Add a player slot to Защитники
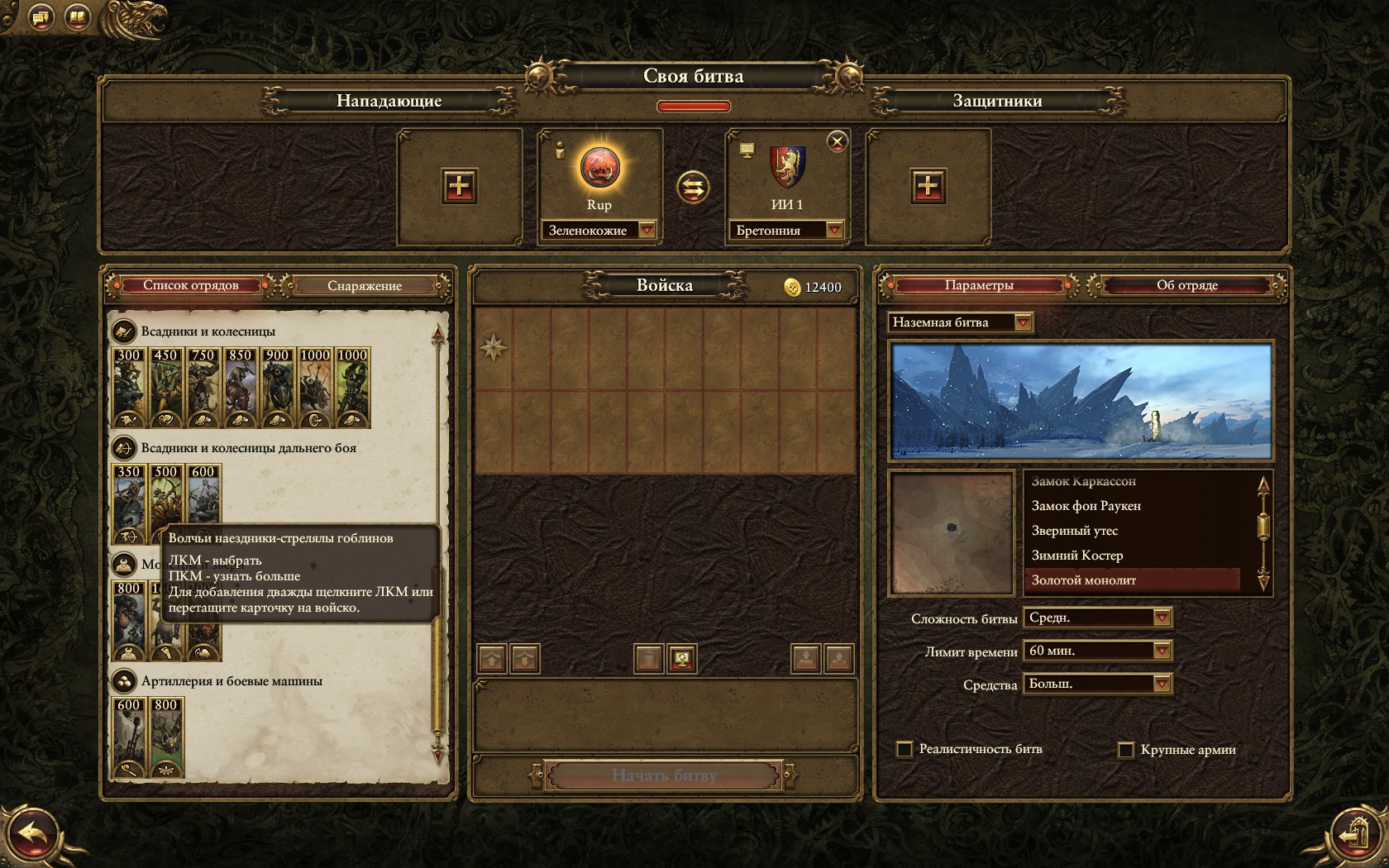This screenshot has height=868, width=1389. [x=928, y=186]
